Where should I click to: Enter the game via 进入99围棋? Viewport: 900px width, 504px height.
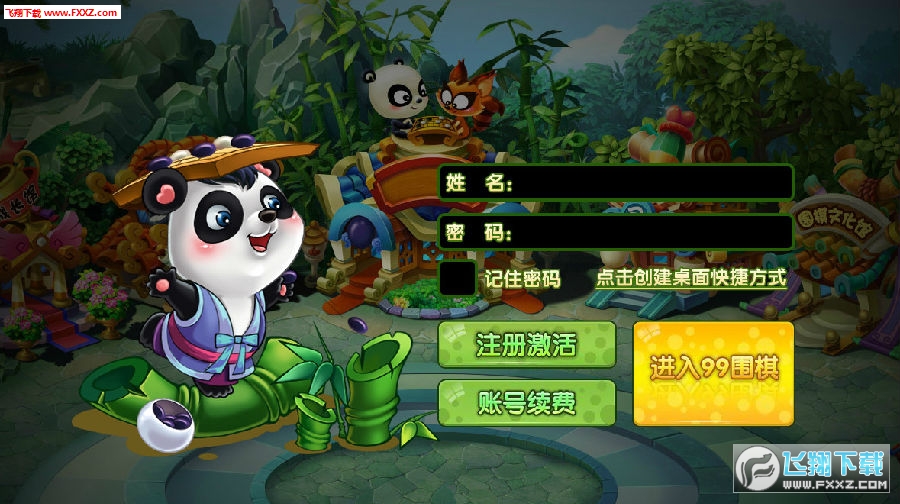point(714,372)
